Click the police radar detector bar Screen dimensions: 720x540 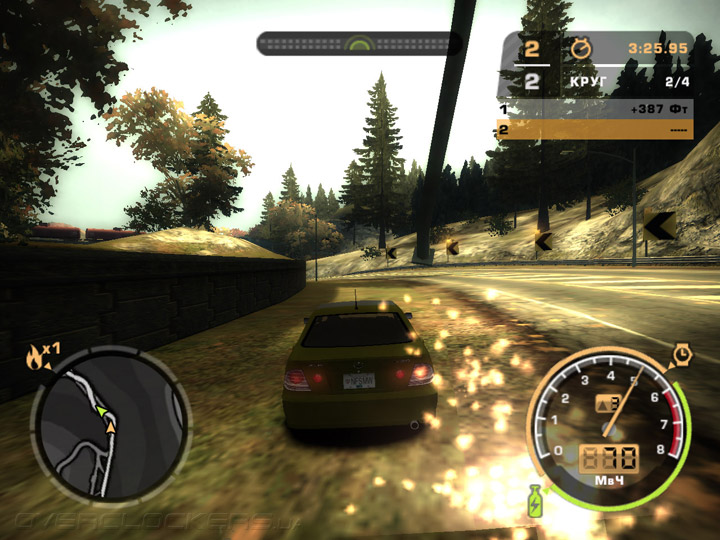358,43
